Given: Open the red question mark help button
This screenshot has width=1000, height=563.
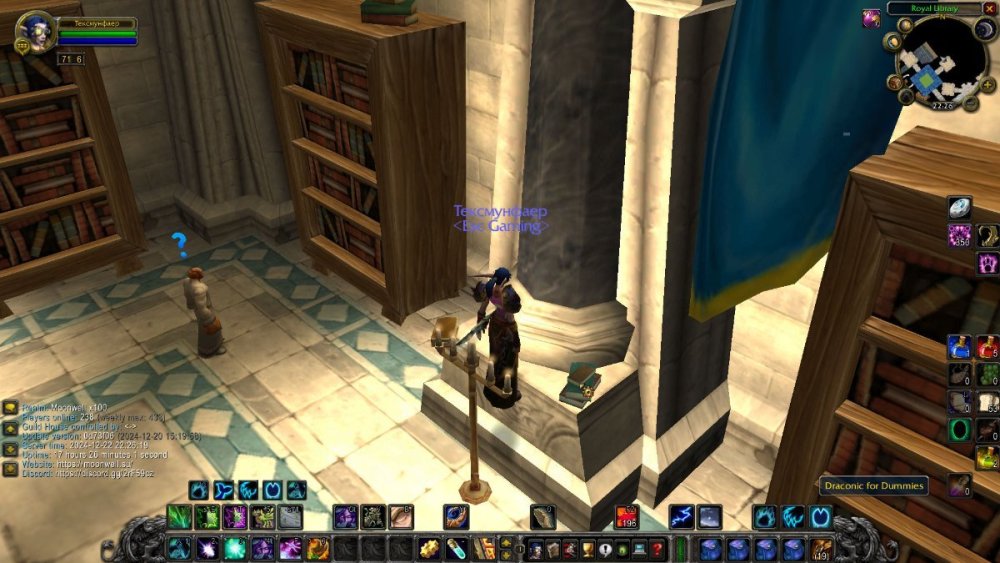Looking at the screenshot, I should tap(656, 548).
